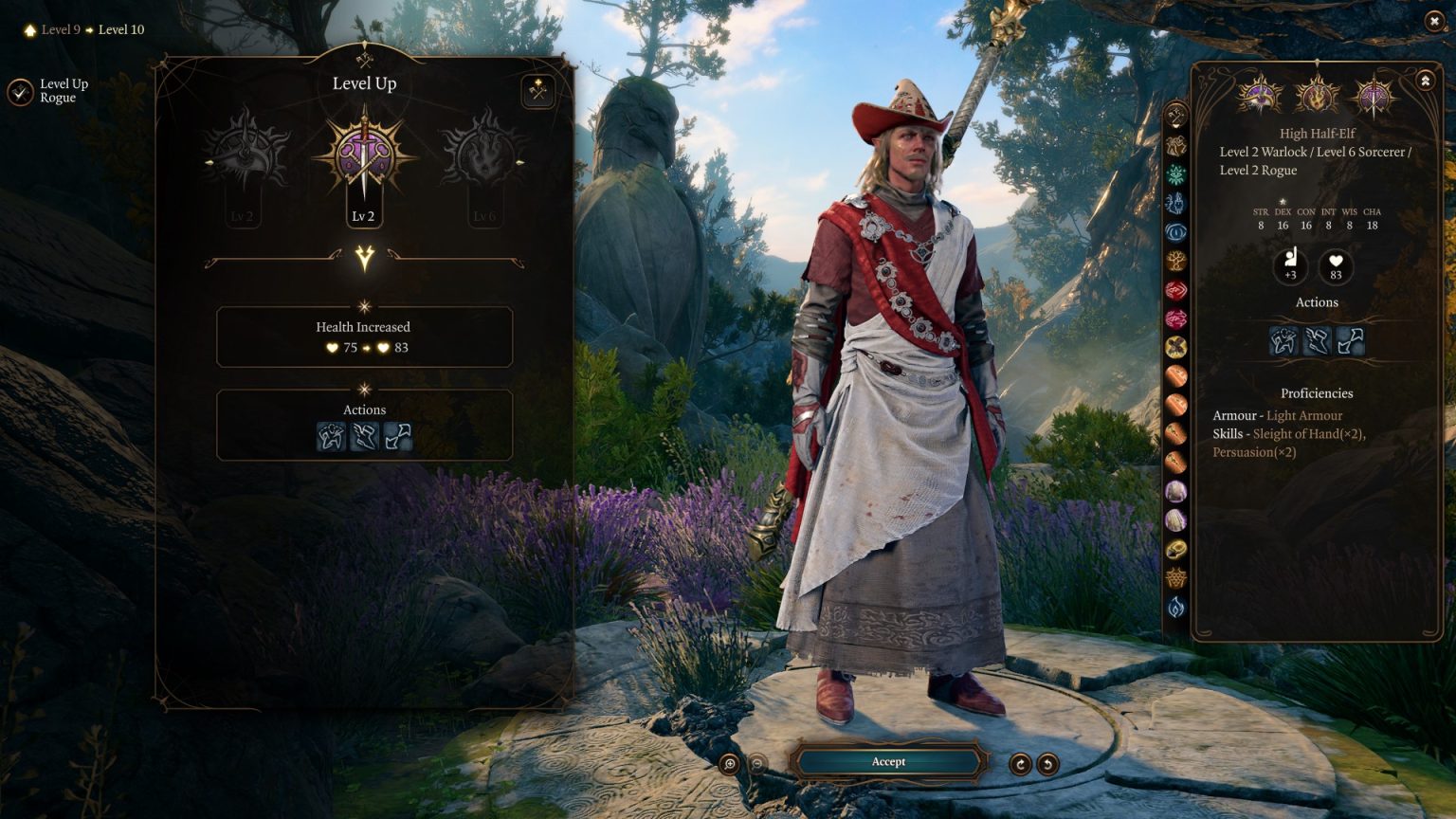1456x819 pixels.
Task: Accept the level up
Action: [x=888, y=761]
